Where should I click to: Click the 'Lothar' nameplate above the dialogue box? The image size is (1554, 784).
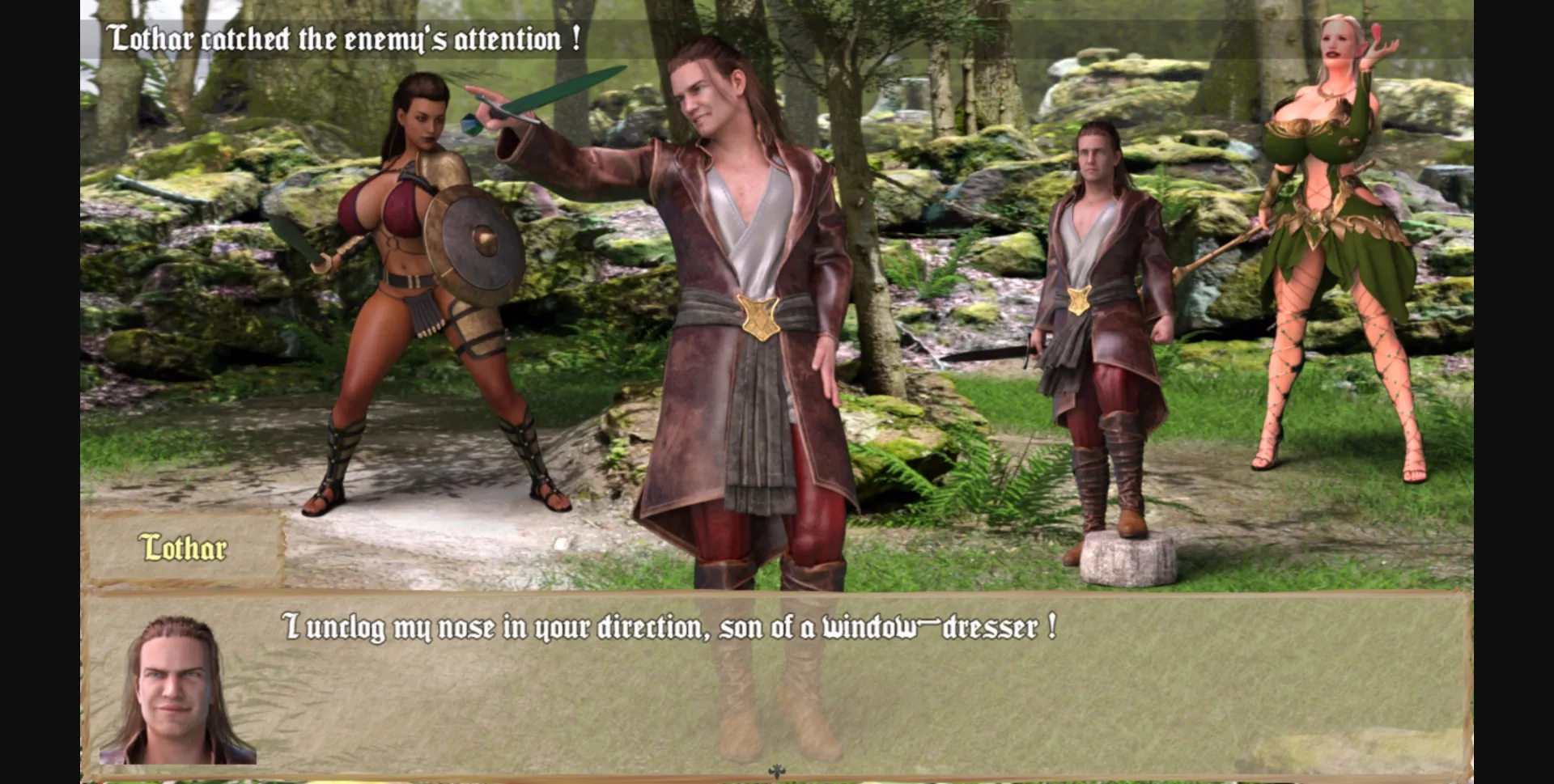[185, 547]
